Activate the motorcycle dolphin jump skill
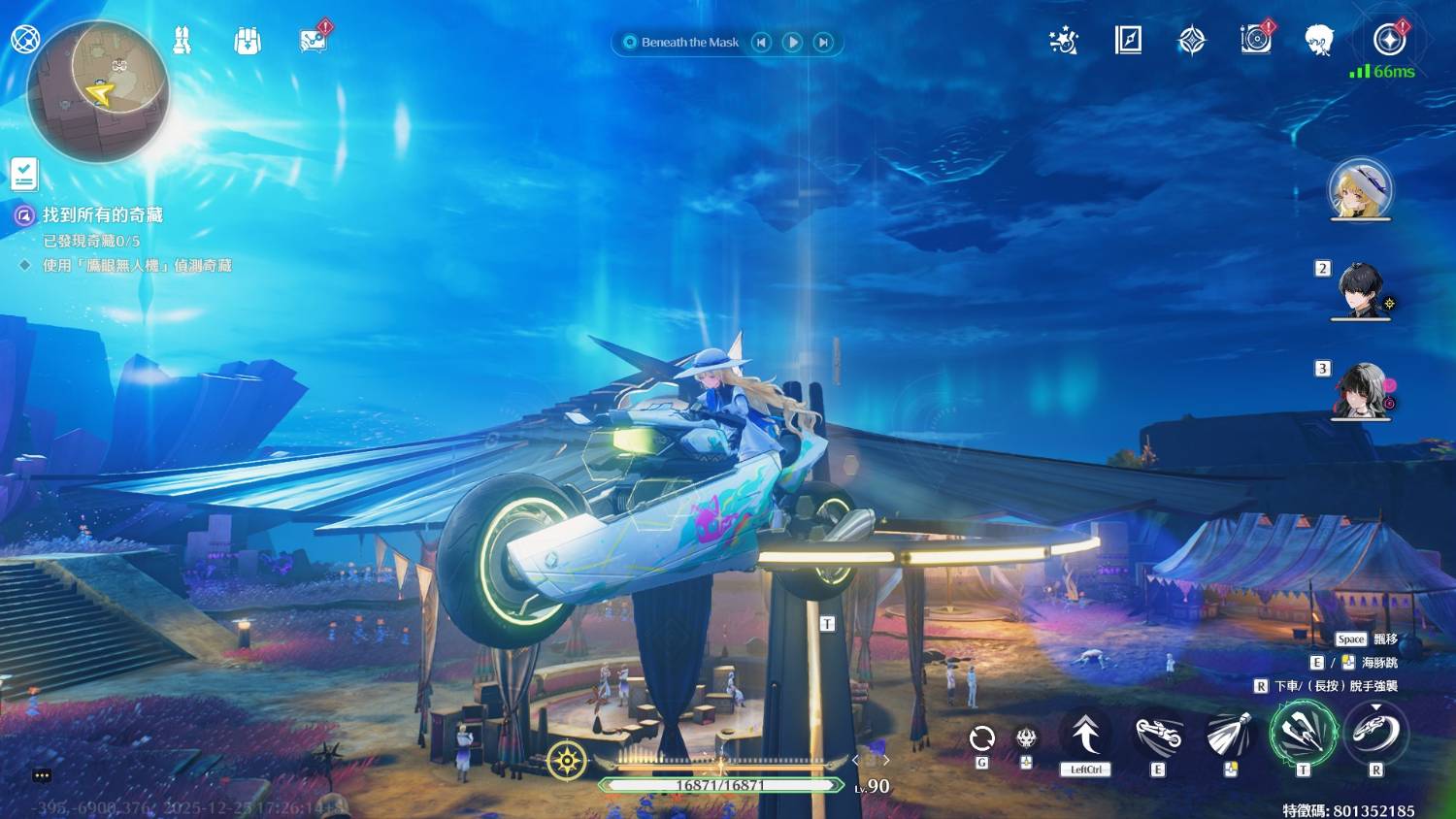Viewport: 1456px width, 819px height. point(1159,736)
